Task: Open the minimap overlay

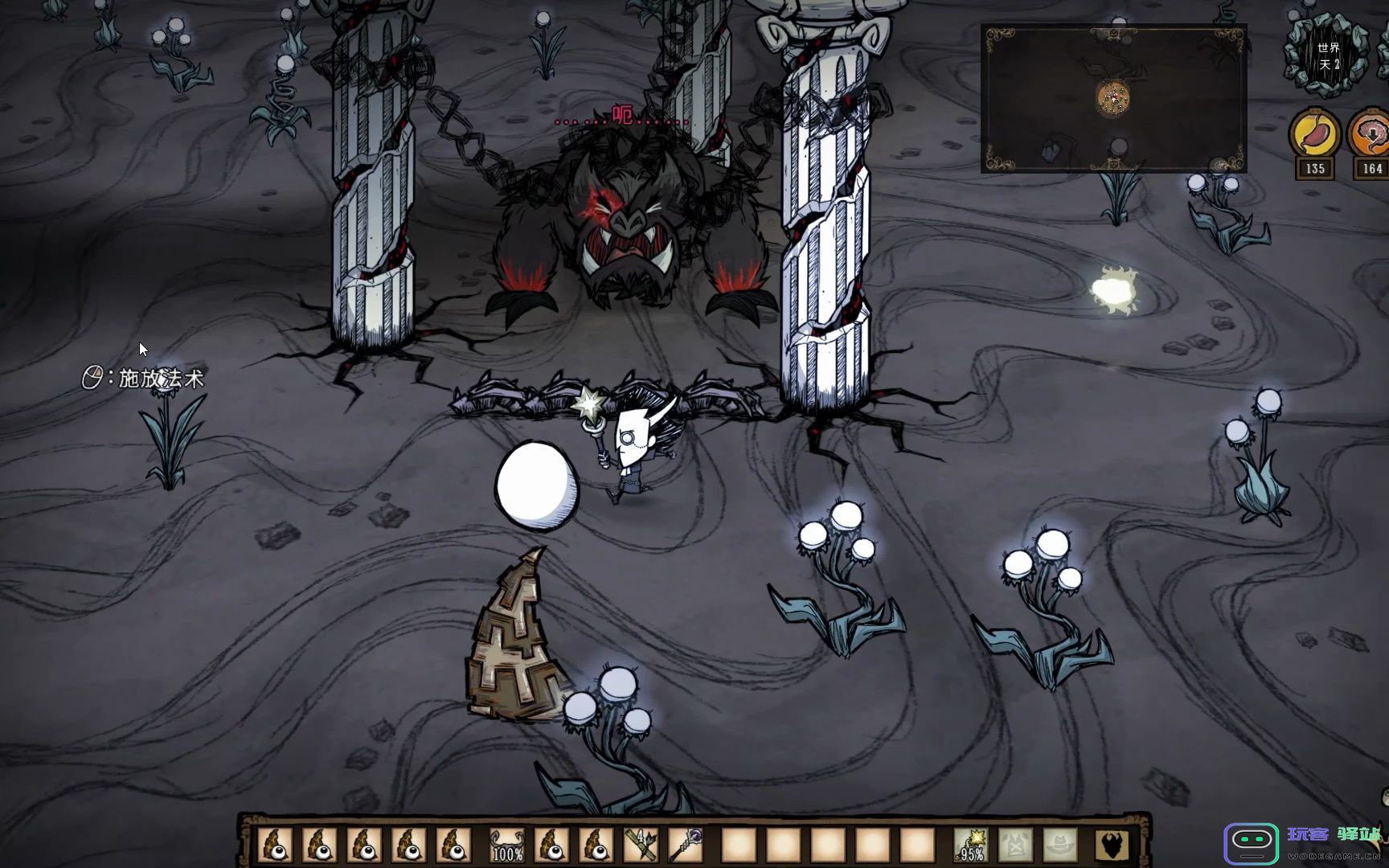Action: [1113, 99]
